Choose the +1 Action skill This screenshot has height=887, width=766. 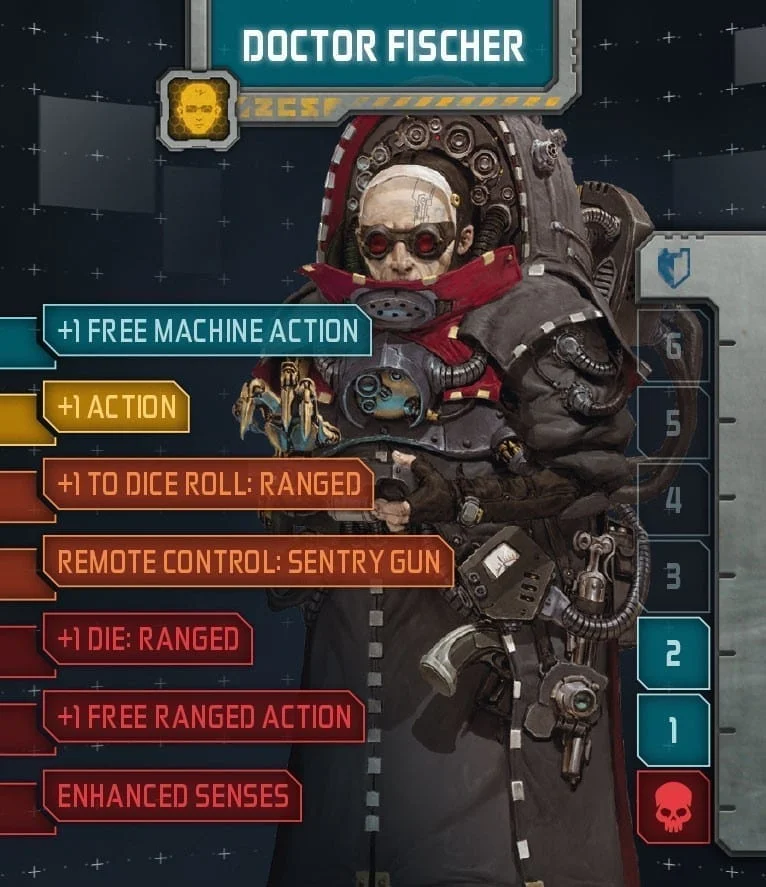116,407
